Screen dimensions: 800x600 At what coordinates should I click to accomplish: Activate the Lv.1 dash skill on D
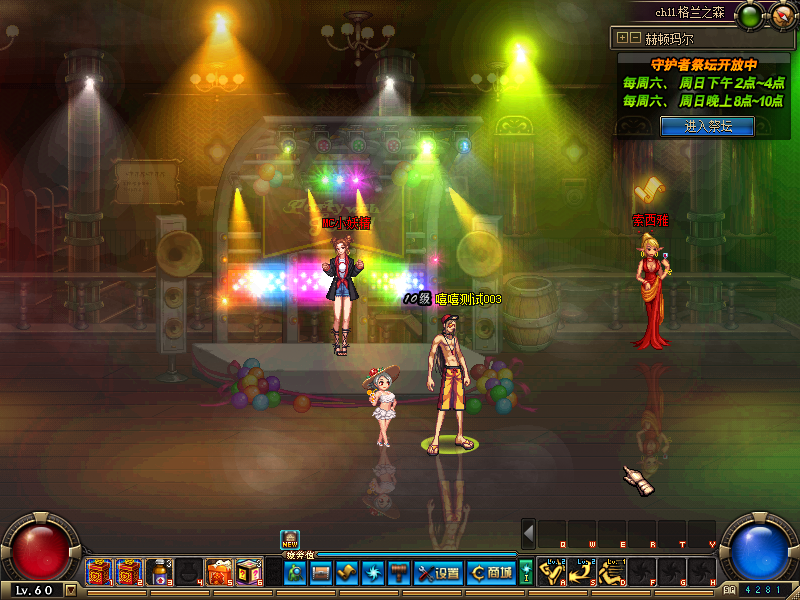click(612, 572)
